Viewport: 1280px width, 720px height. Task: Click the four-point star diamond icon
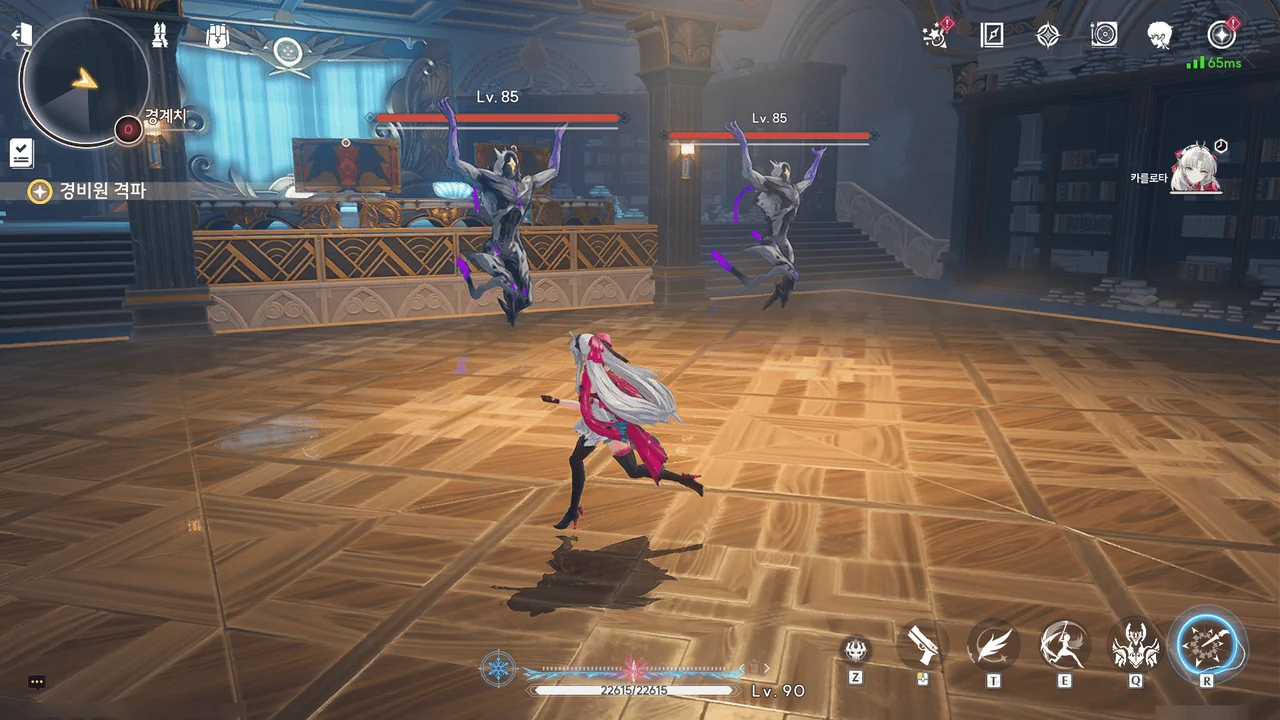[1047, 36]
